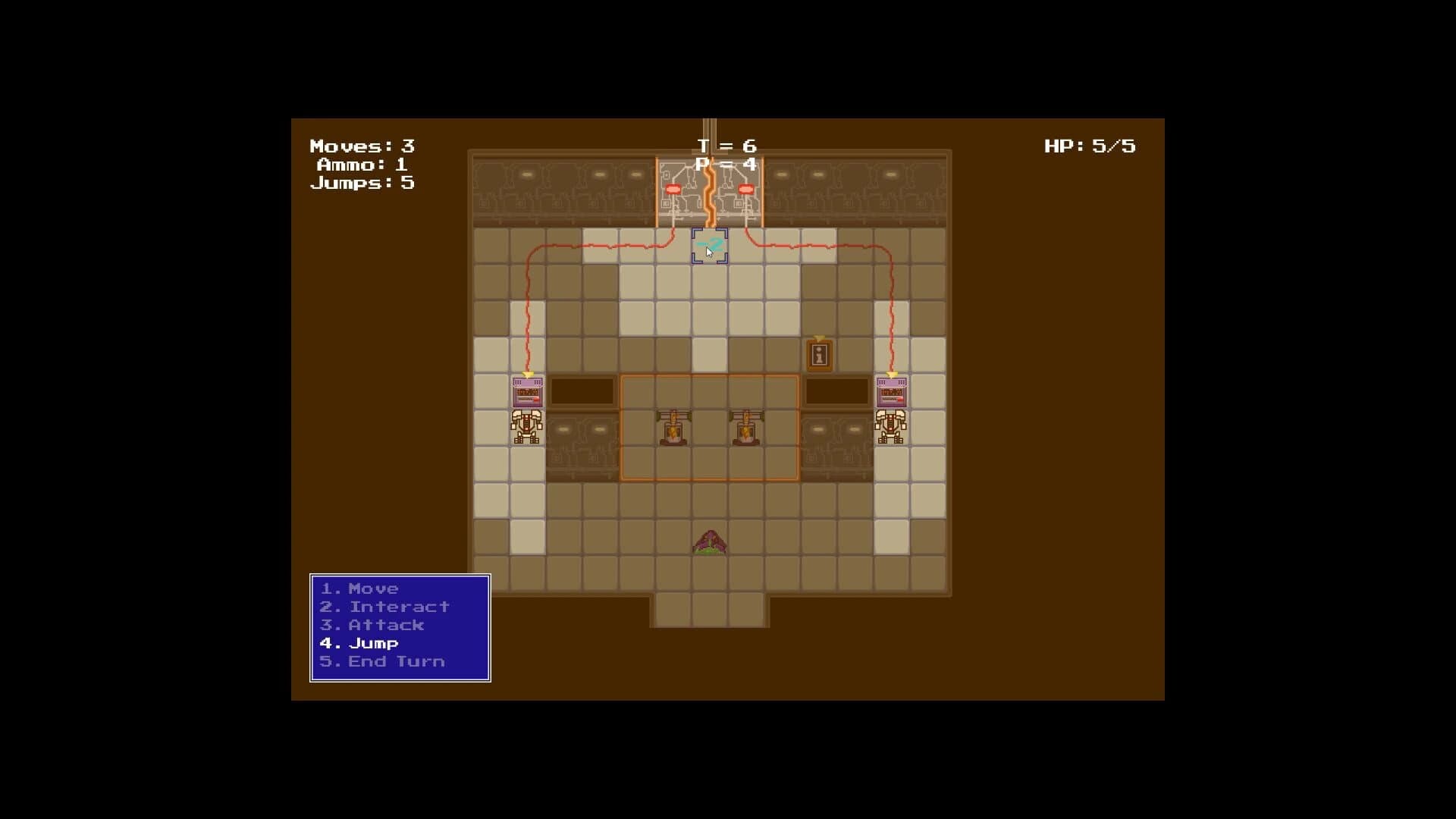The width and height of the screenshot is (1456, 819).
Task: Click the cracked door at top center
Action: point(709,190)
